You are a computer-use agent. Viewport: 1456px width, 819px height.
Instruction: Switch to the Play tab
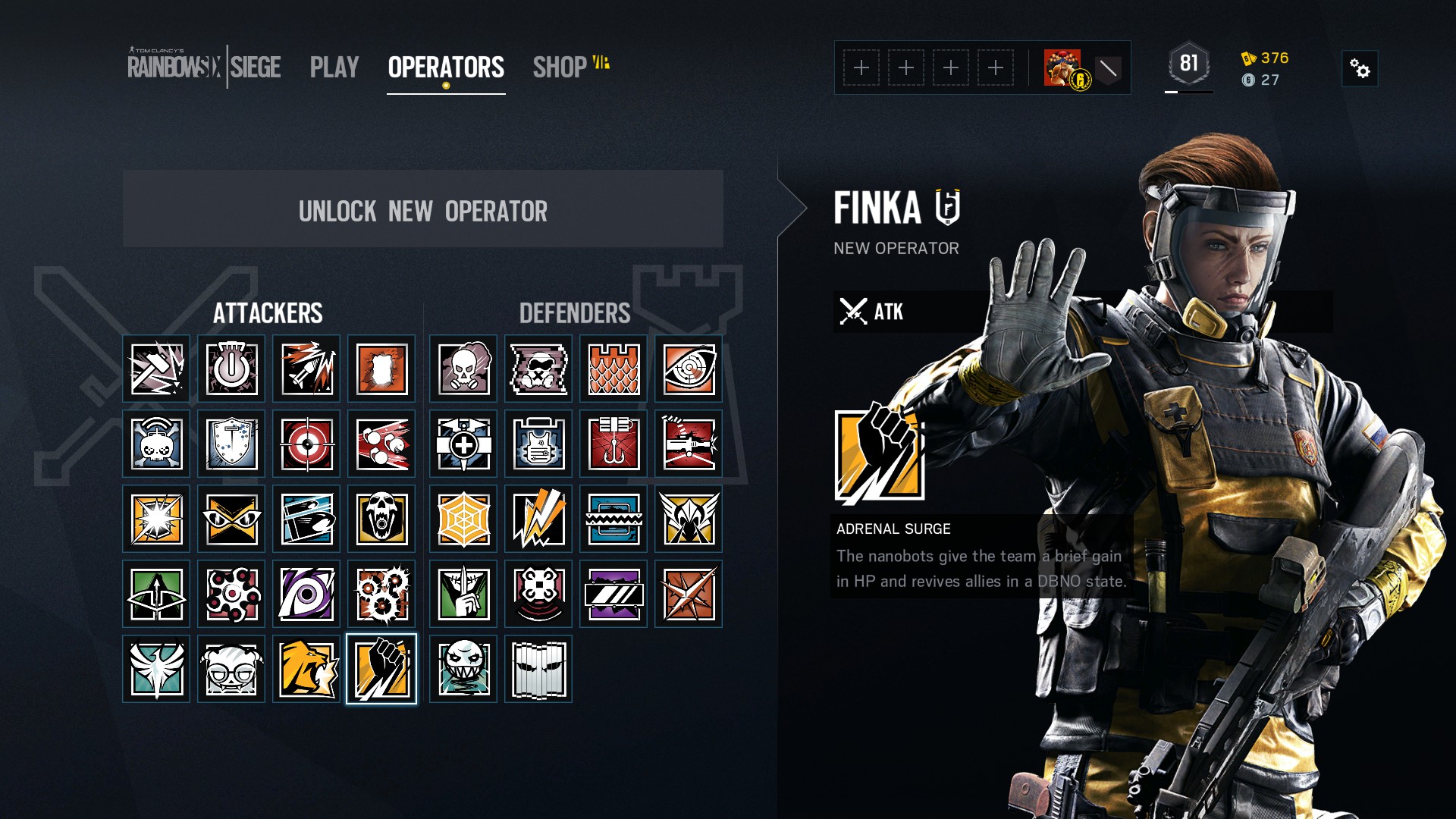[334, 67]
